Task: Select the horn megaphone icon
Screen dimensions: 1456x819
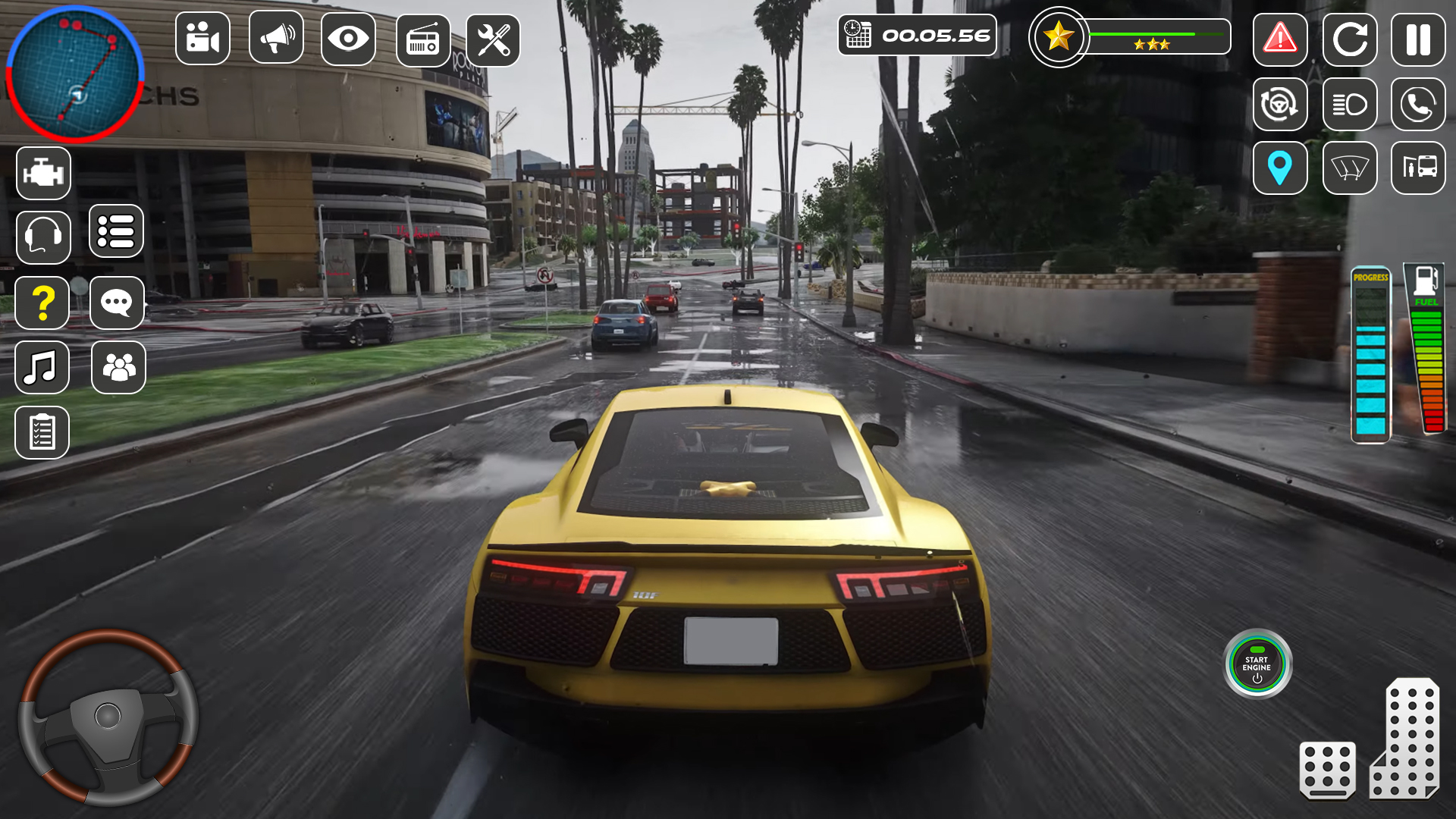Action: coord(275,38)
